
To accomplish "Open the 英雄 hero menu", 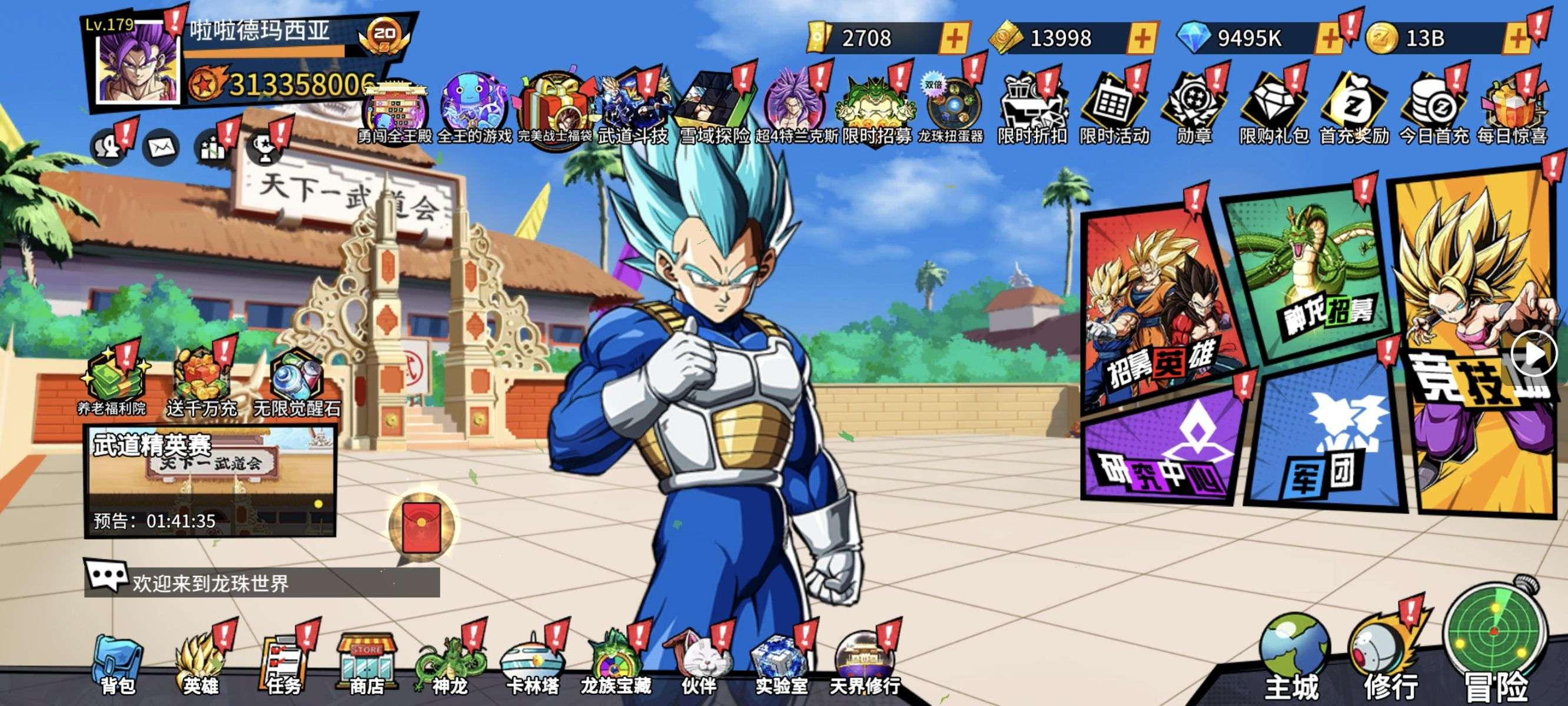I will [x=200, y=665].
